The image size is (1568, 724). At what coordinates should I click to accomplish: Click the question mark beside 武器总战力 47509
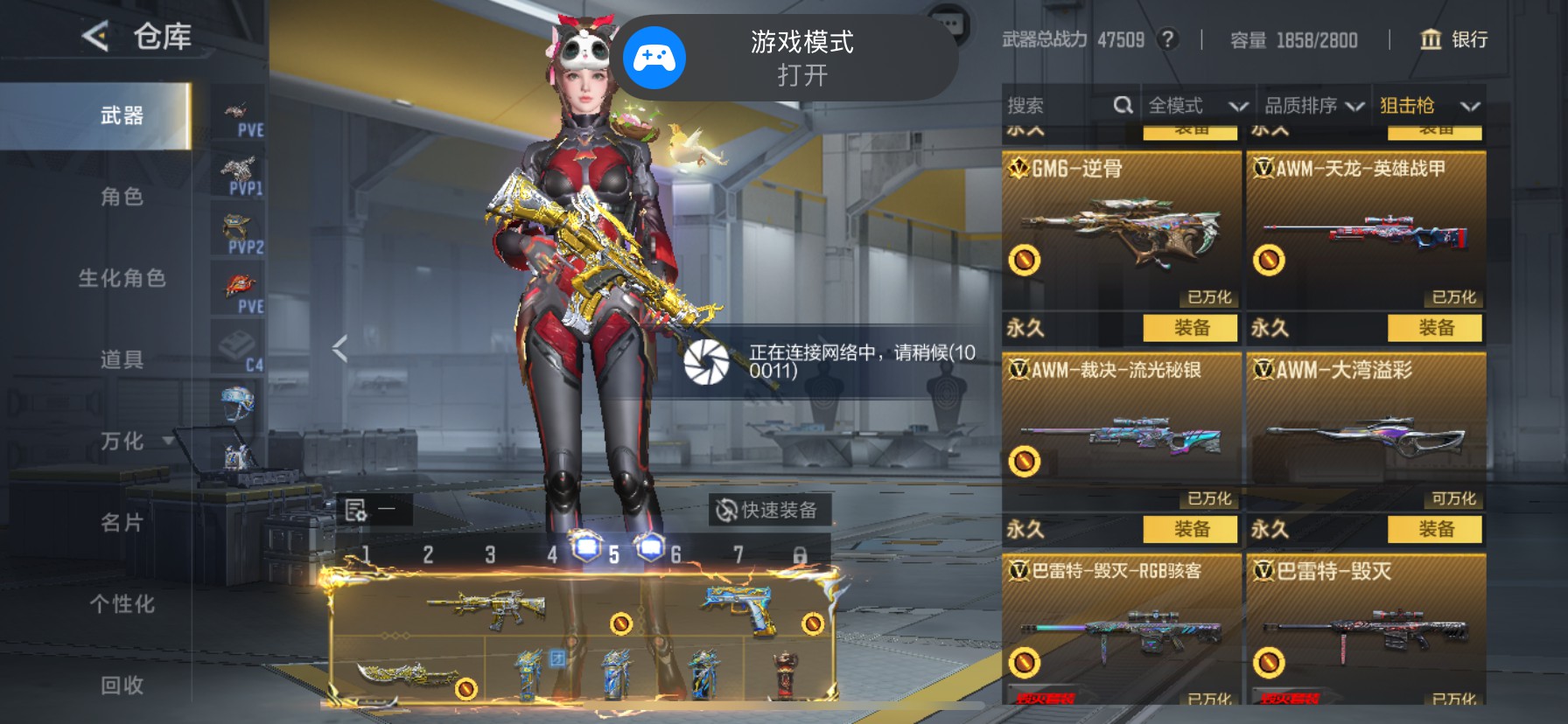1170,39
